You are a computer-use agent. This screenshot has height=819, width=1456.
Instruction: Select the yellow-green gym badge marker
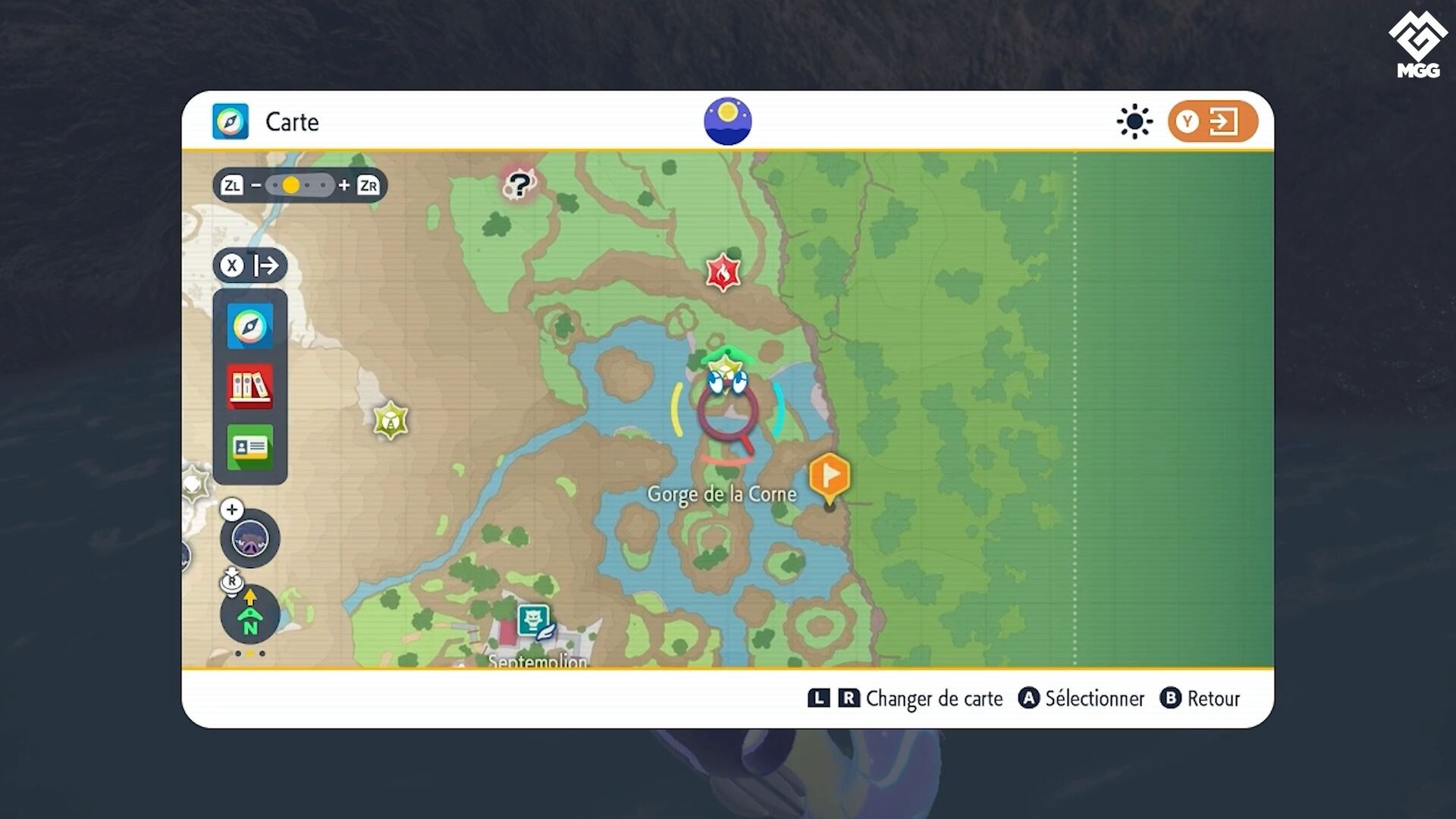[391, 420]
